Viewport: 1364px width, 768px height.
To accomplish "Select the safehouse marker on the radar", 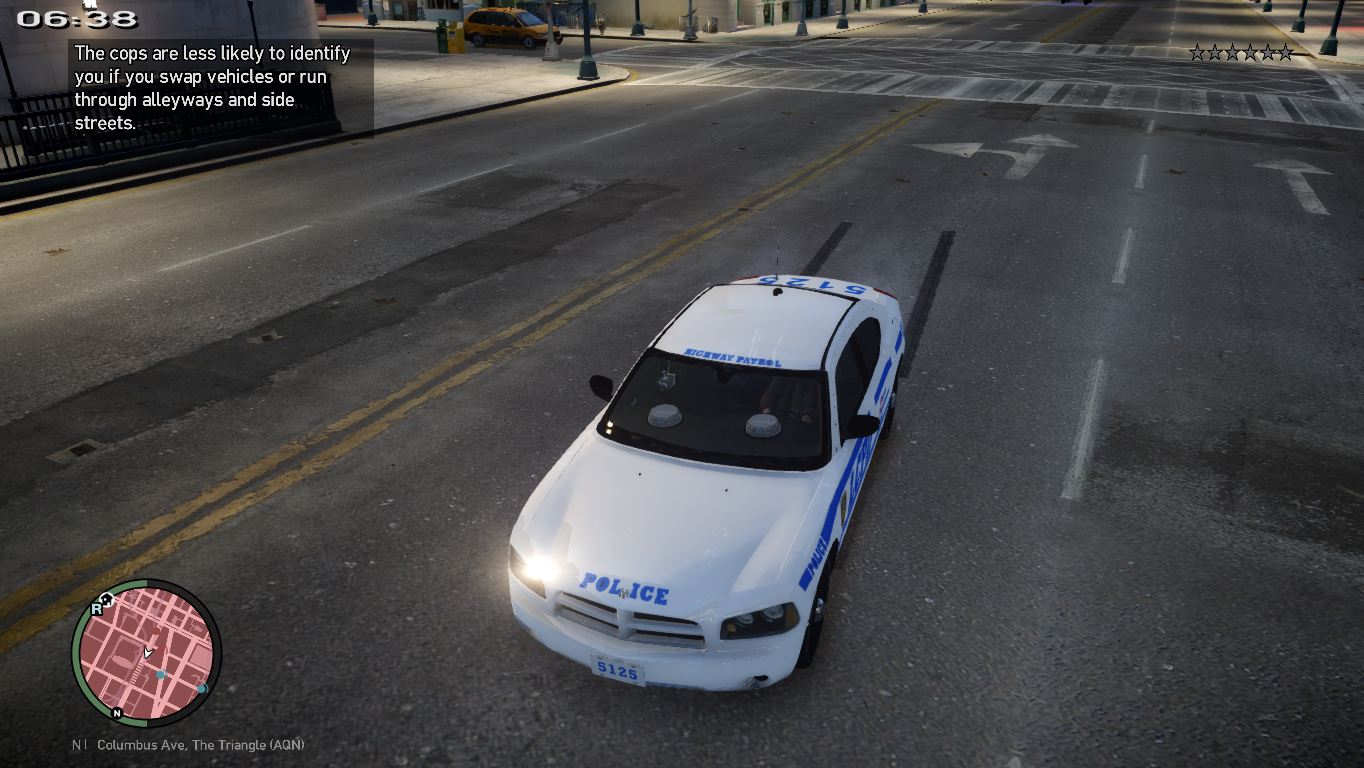I will tap(106, 598).
